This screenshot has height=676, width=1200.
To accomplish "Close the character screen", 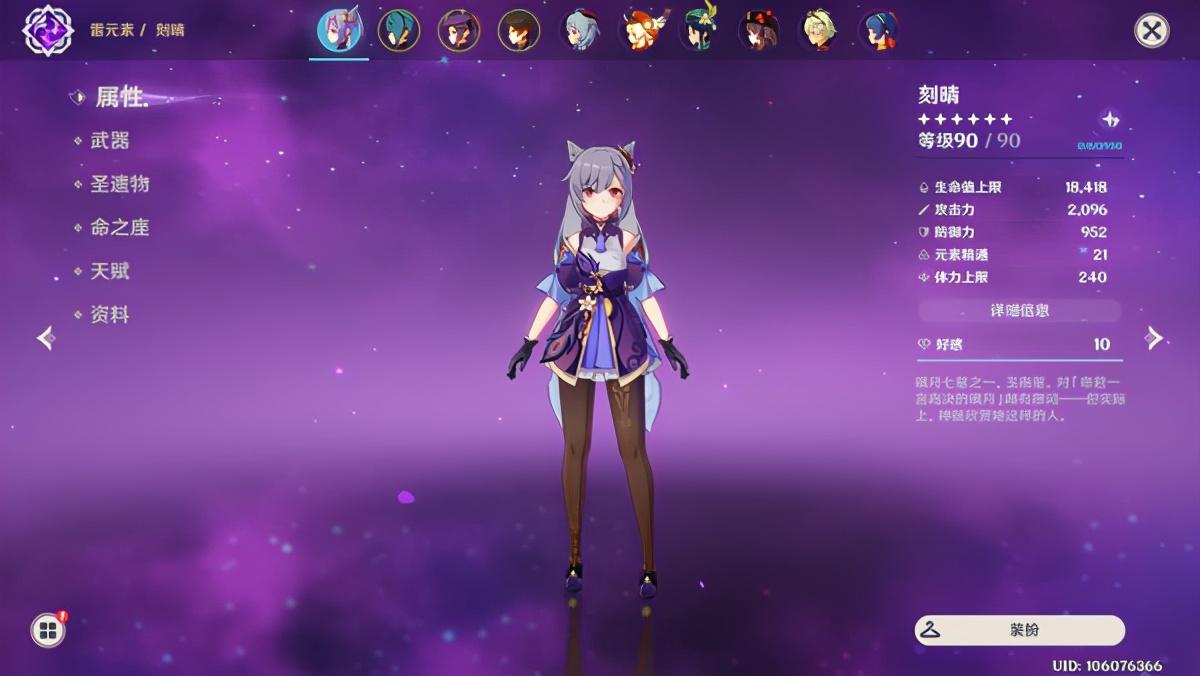I will (x=1152, y=31).
